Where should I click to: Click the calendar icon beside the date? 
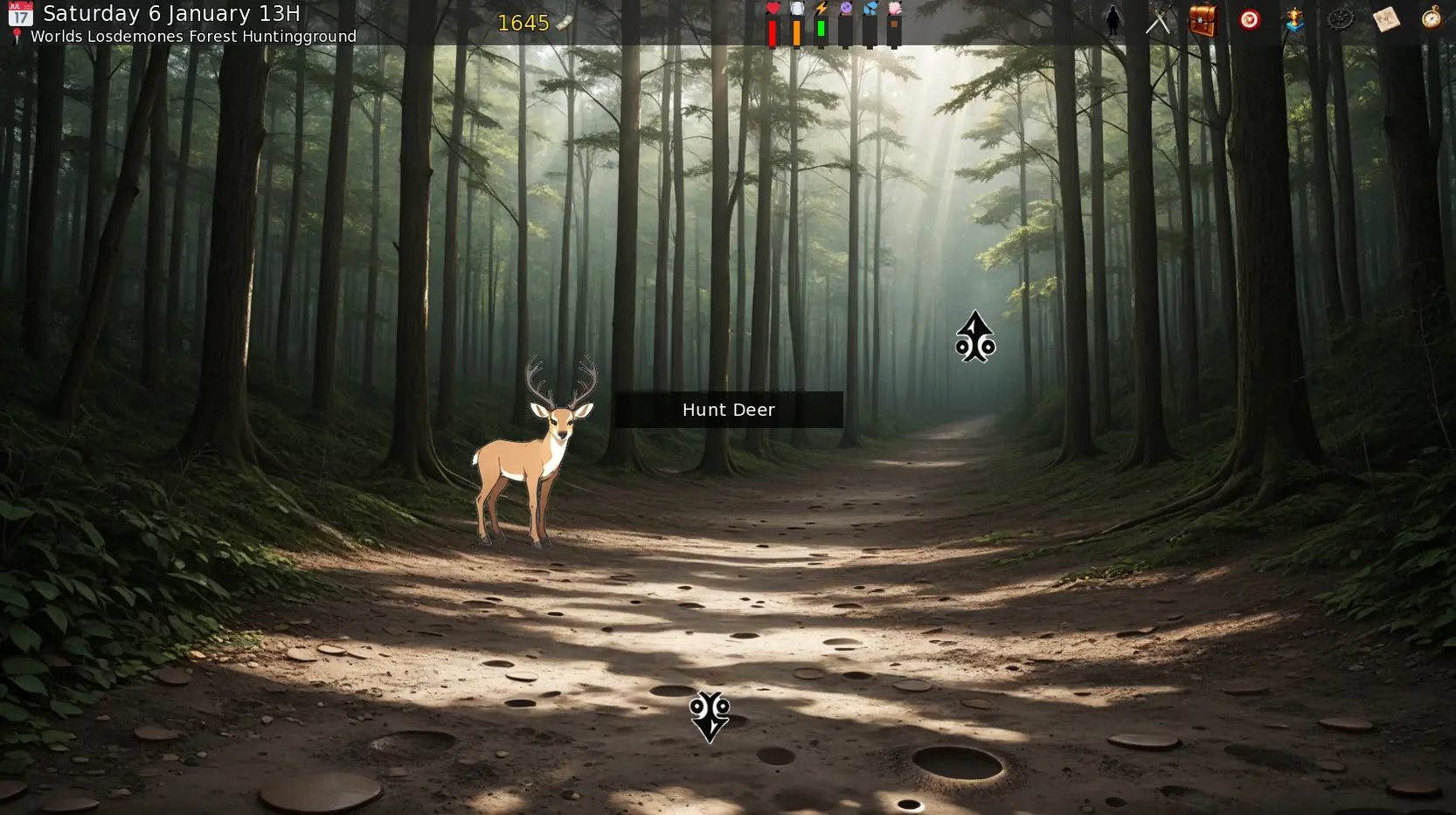pyautogui.click(x=20, y=14)
